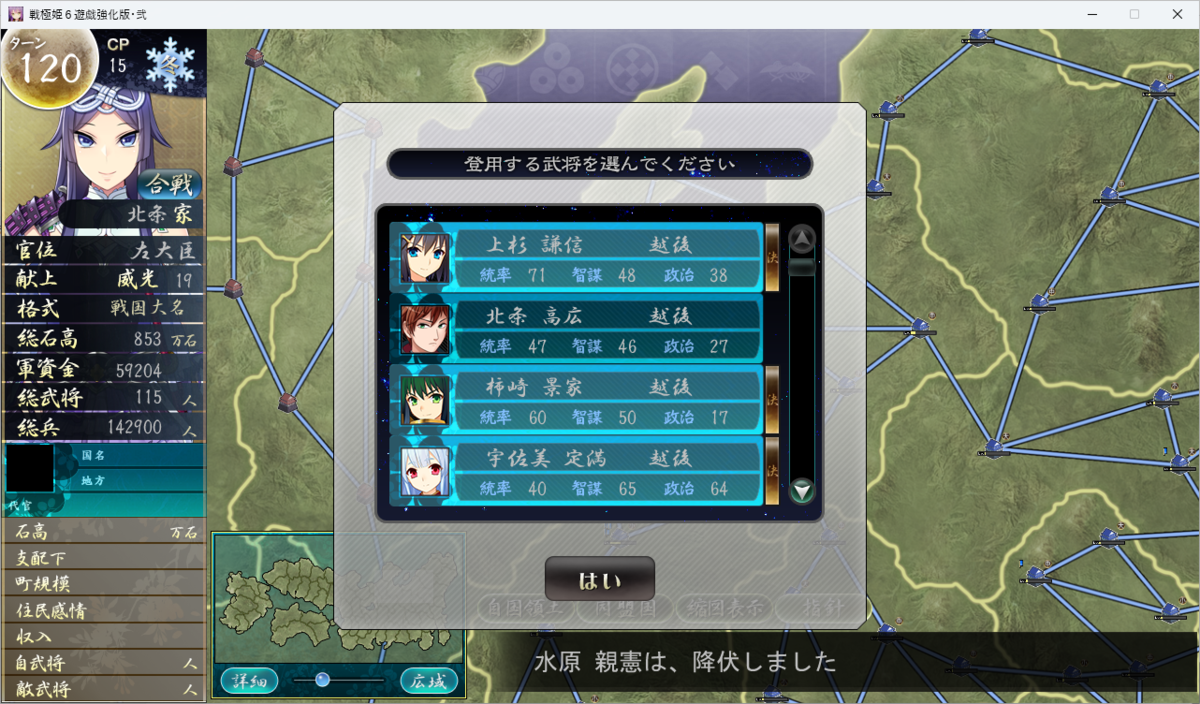Click the minimap of the region
Viewport: 1200px width, 704px height.
338,596
